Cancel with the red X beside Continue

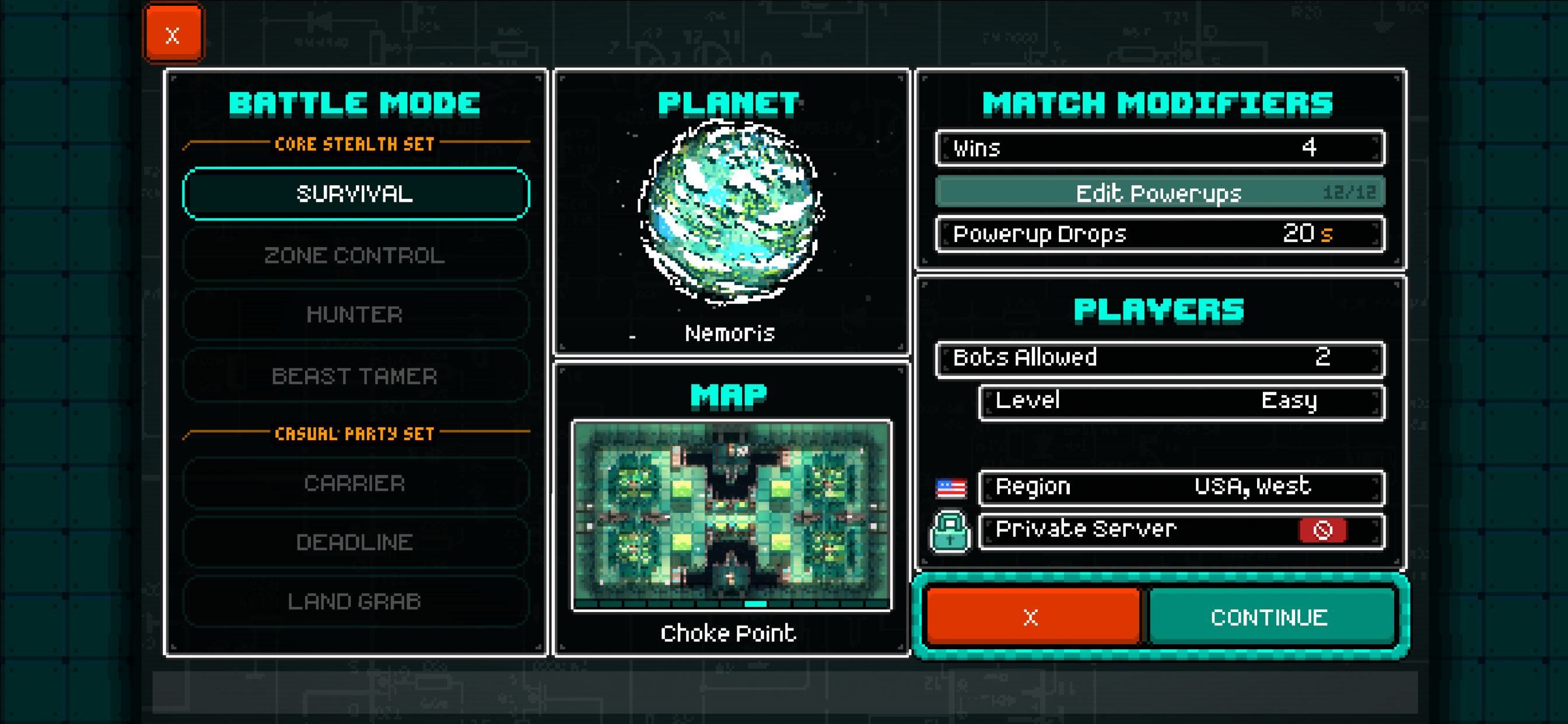(x=1032, y=617)
